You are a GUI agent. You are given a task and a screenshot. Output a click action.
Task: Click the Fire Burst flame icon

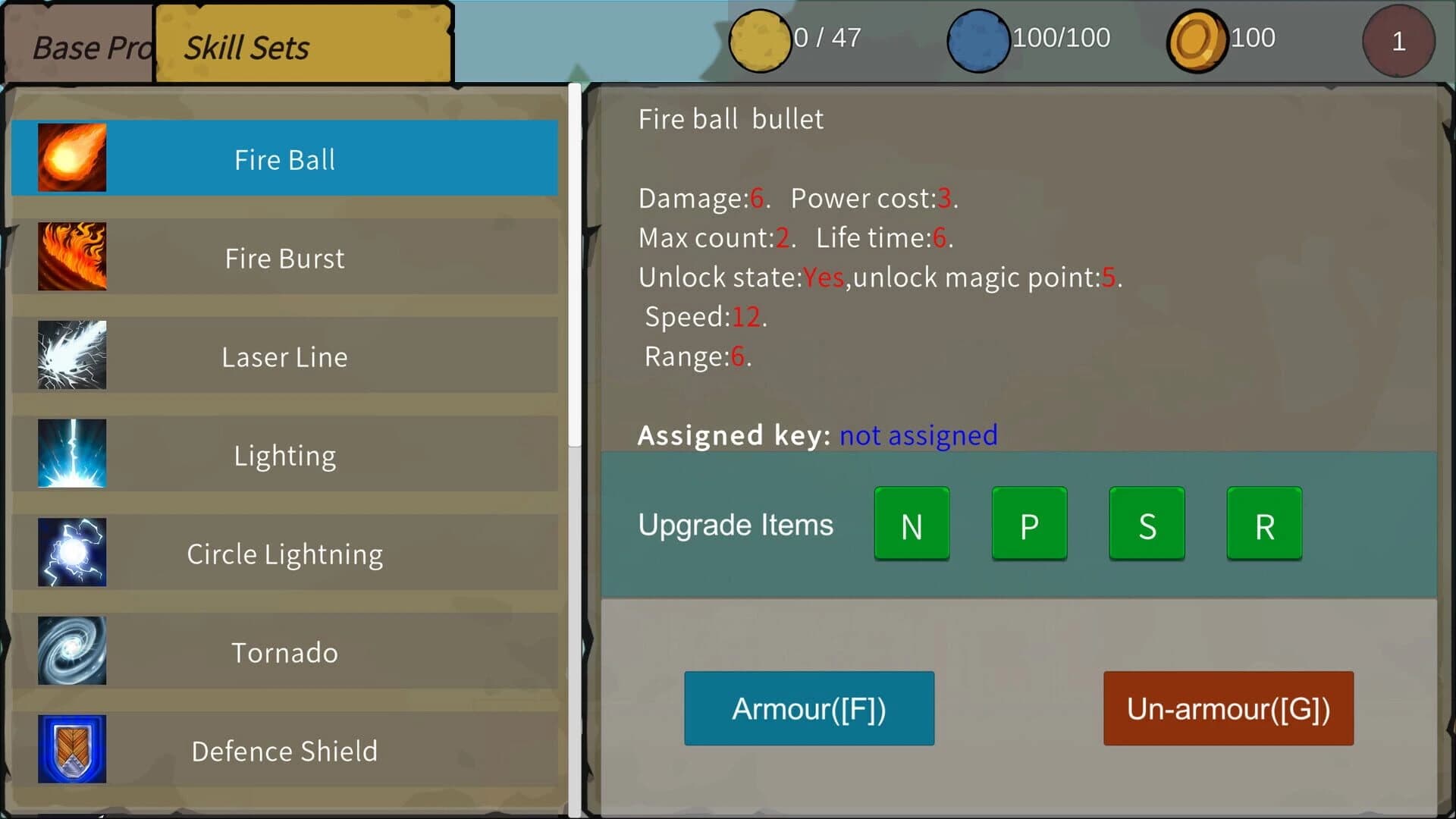72,256
